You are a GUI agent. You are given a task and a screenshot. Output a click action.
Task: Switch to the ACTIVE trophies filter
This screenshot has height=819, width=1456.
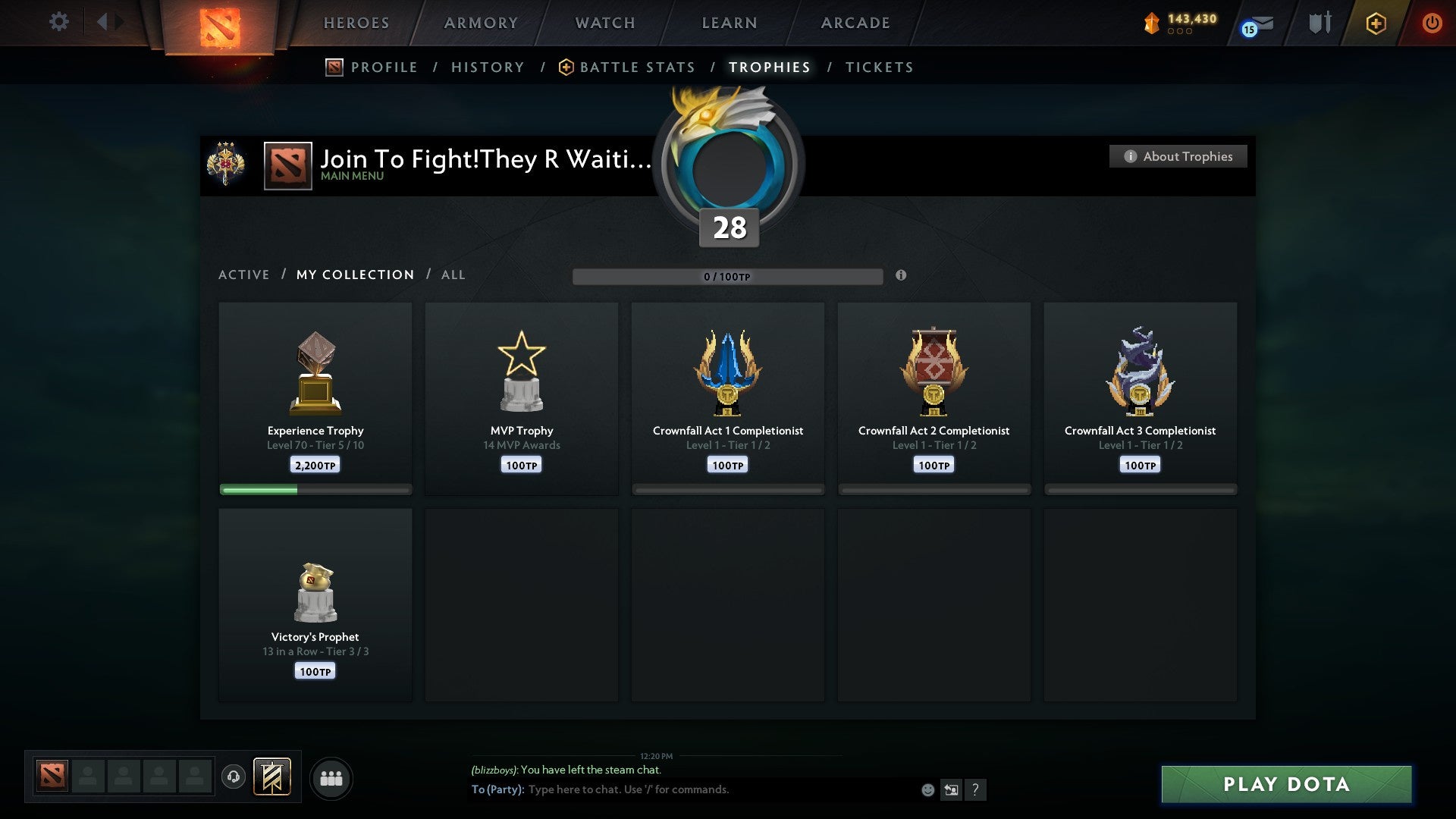[x=244, y=275]
